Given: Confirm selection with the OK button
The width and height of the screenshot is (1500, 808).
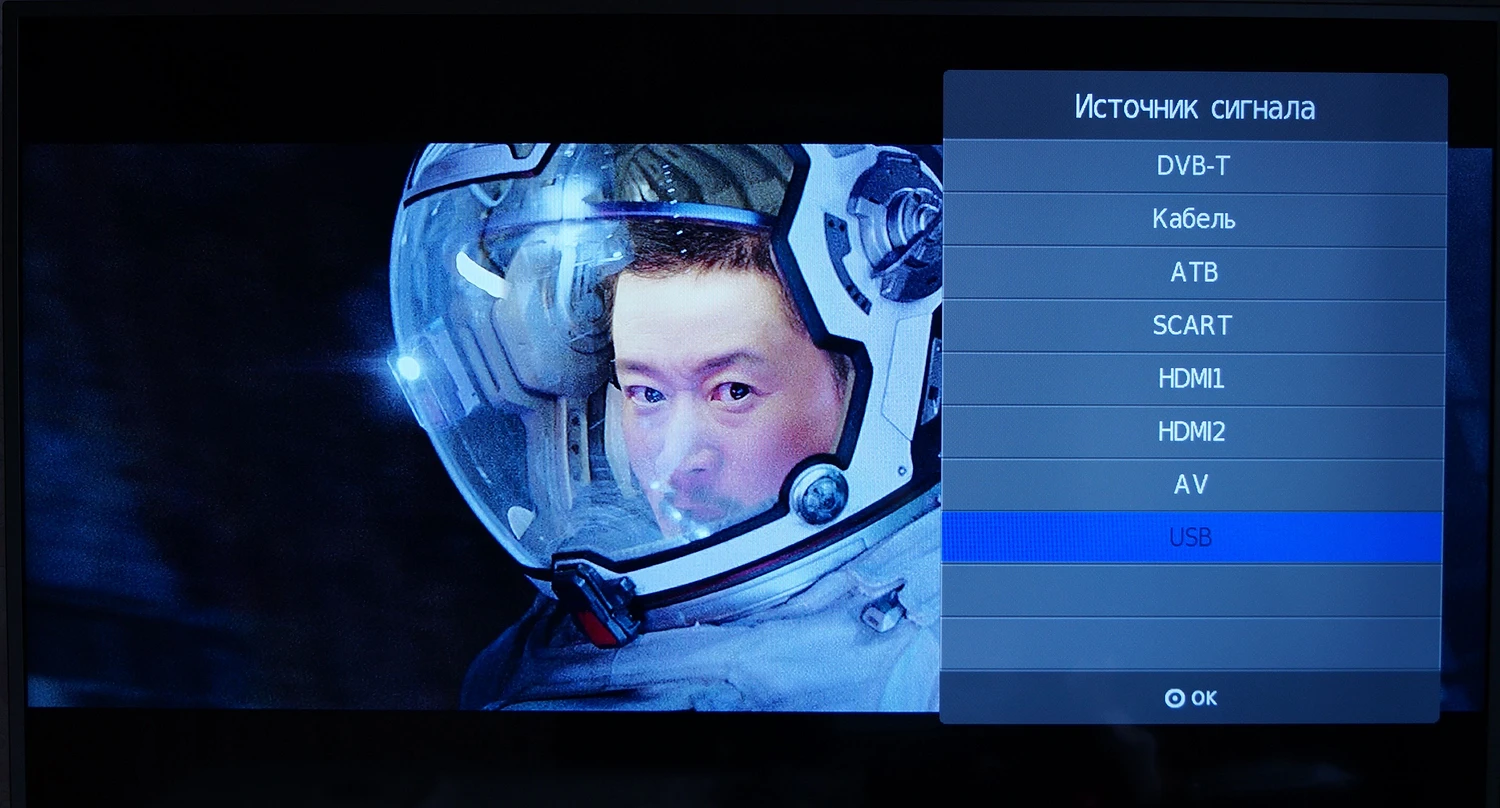Looking at the screenshot, I should 1191,698.
